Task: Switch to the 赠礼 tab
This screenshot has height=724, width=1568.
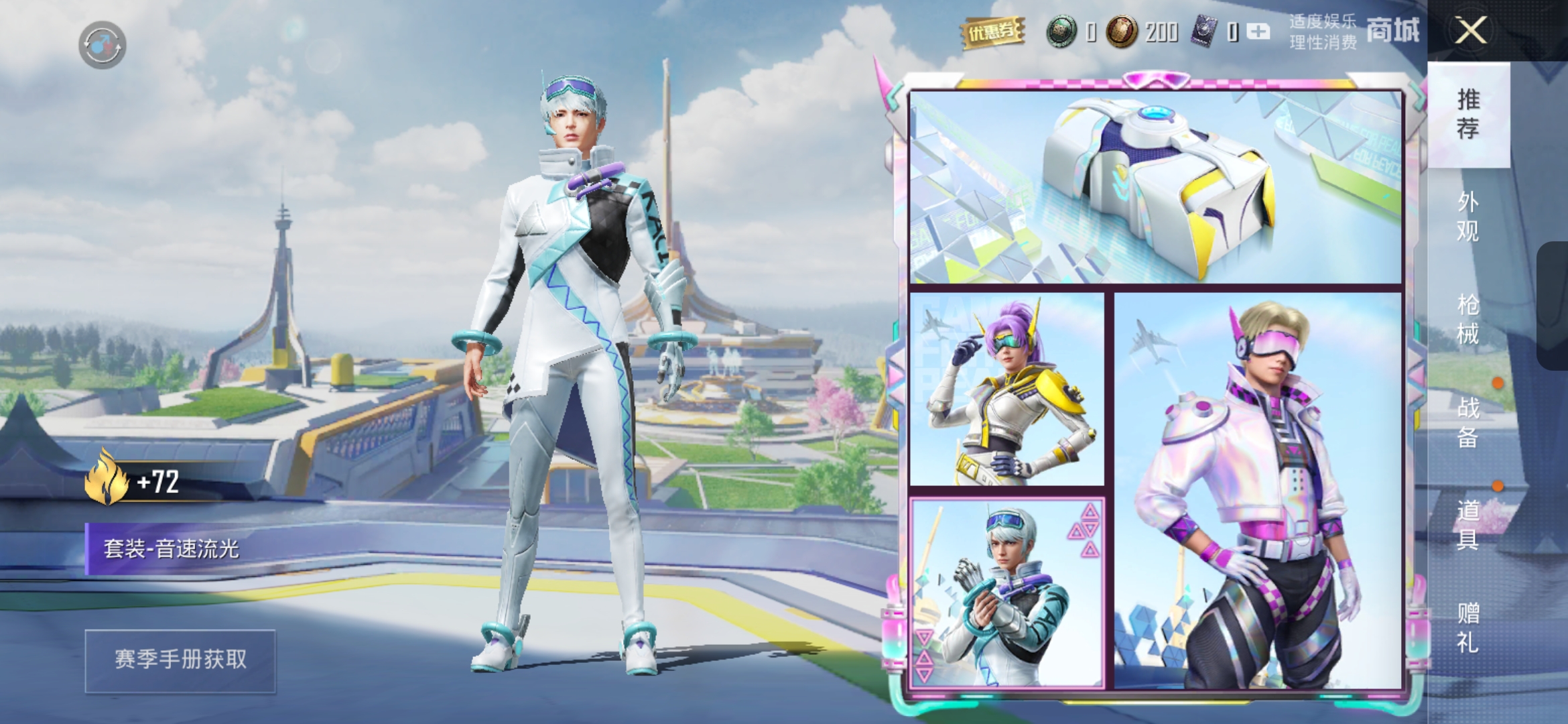Action: 1467,627
